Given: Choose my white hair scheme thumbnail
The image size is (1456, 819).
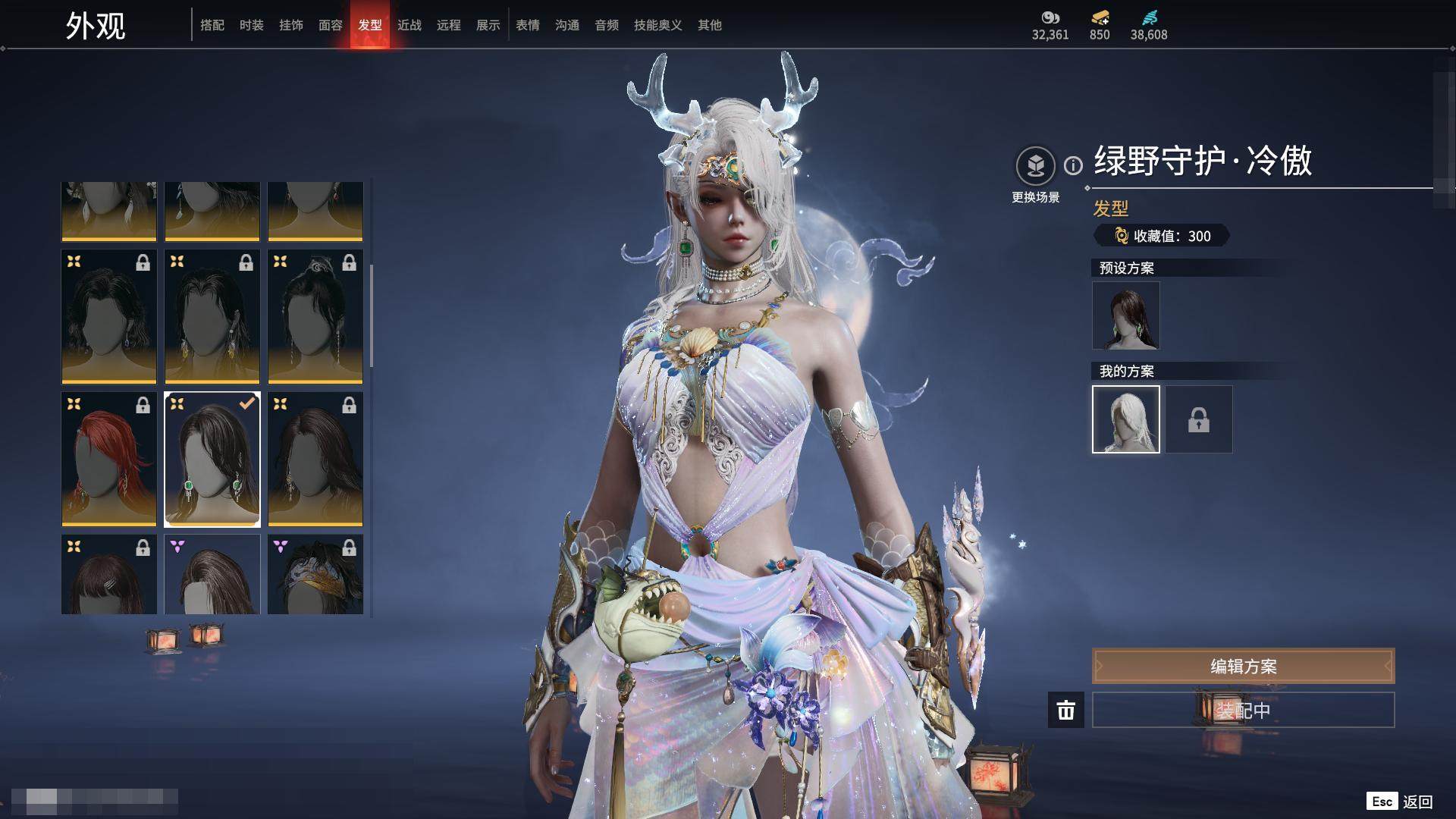Looking at the screenshot, I should click(x=1126, y=419).
